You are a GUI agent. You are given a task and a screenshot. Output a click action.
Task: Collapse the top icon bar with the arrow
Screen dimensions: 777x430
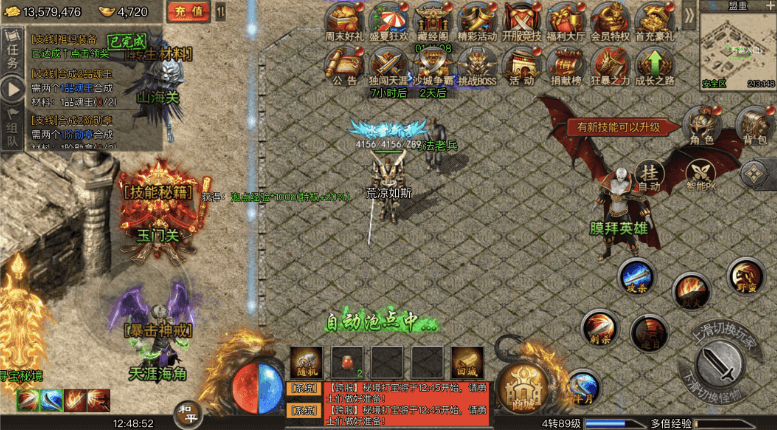click(x=688, y=14)
